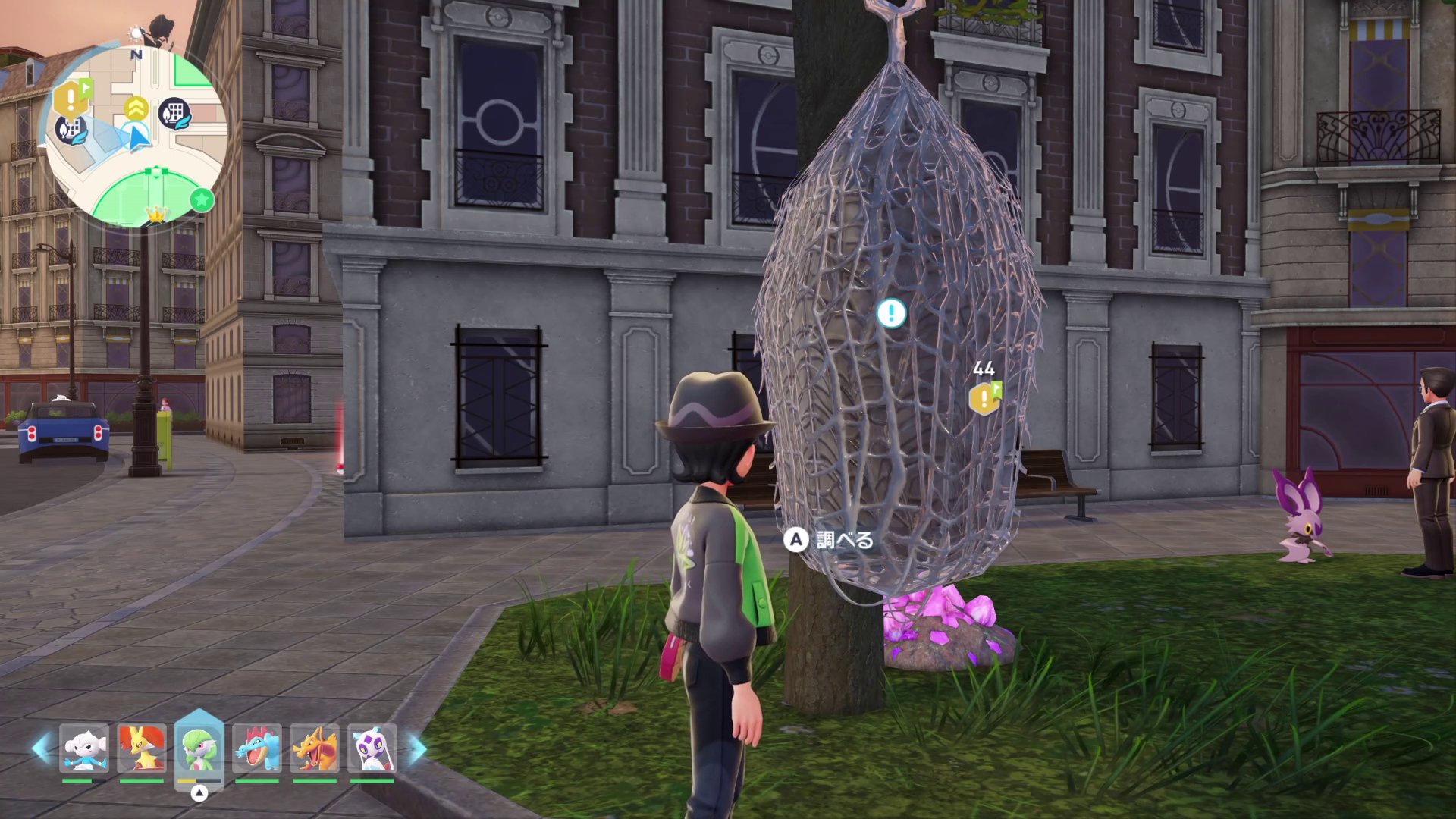Pick Charizard from the party bar
This screenshot has width=1456, height=819.
pyautogui.click(x=315, y=749)
